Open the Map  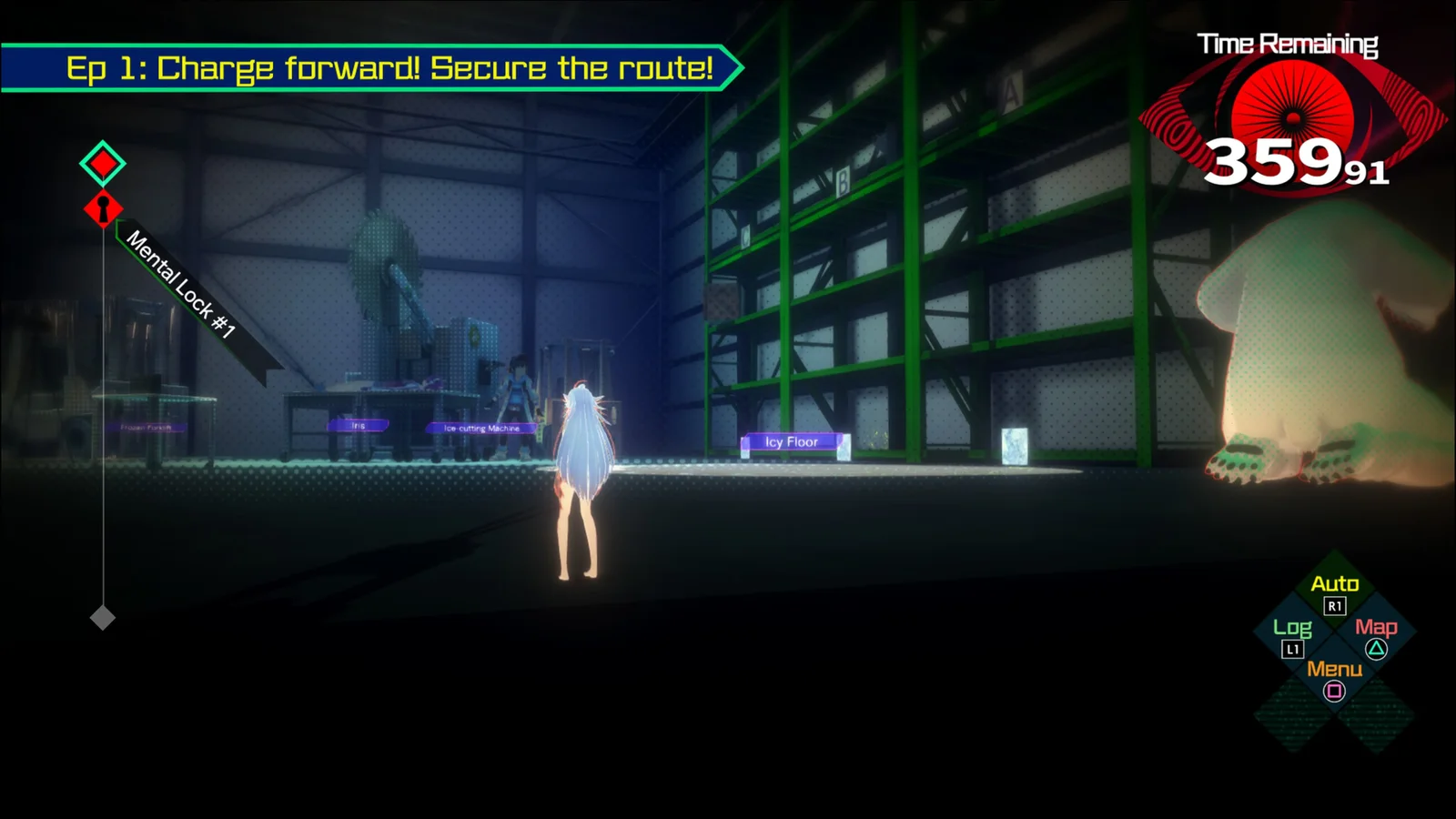point(1376,636)
